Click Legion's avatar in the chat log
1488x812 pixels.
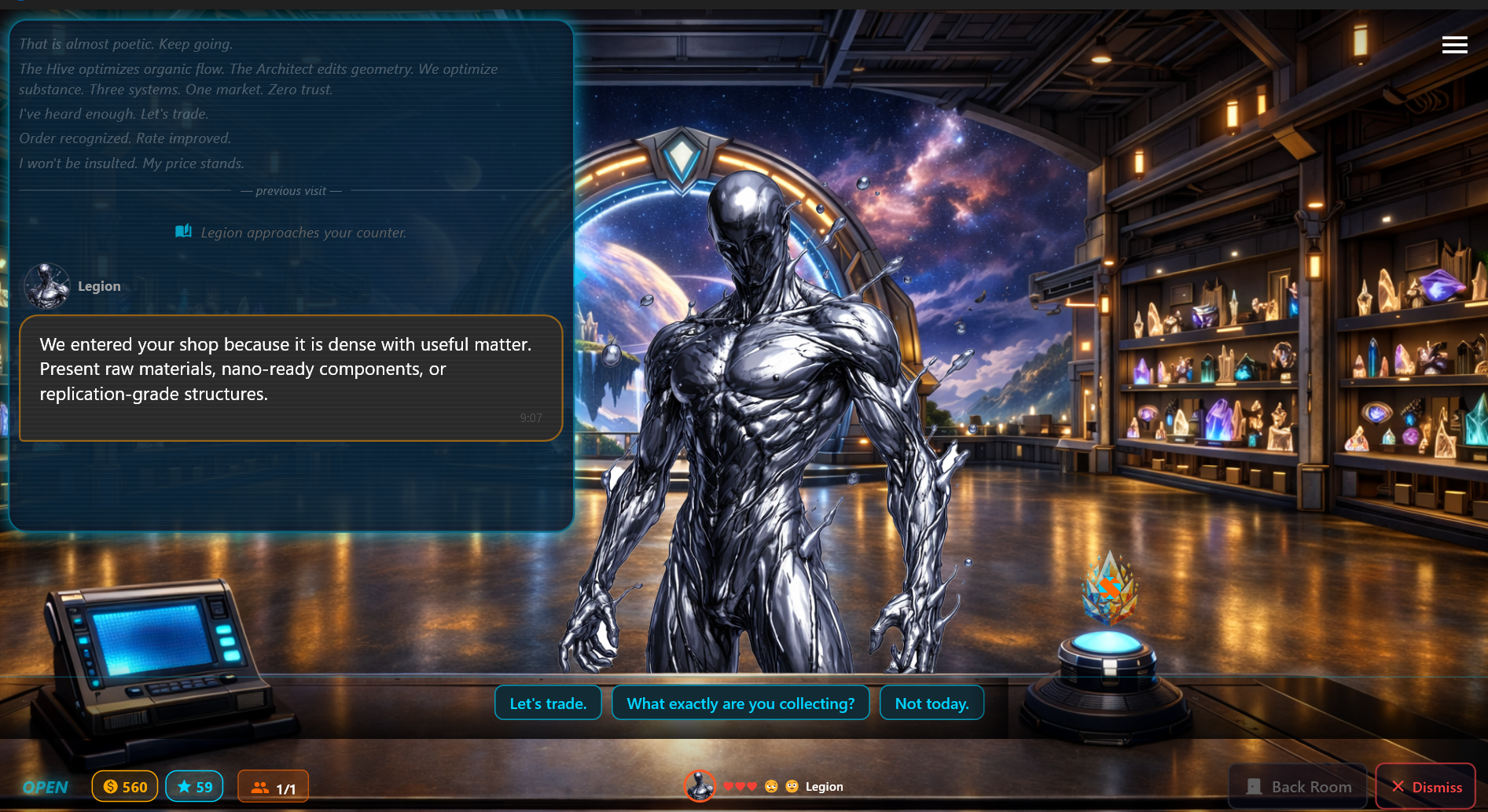pos(46,285)
